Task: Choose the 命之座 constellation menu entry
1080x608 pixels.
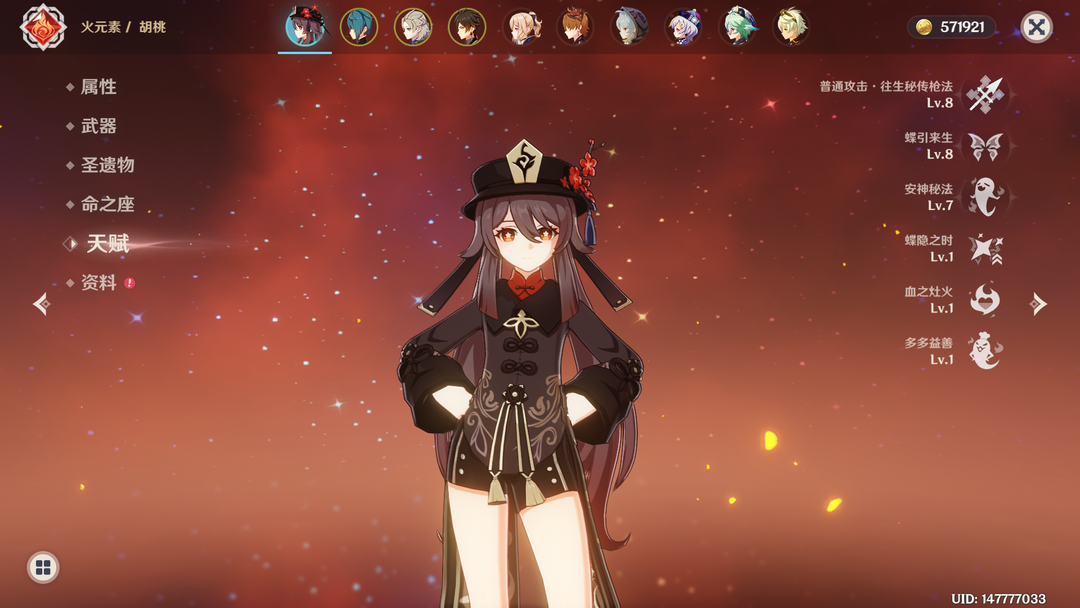Action: (107, 204)
